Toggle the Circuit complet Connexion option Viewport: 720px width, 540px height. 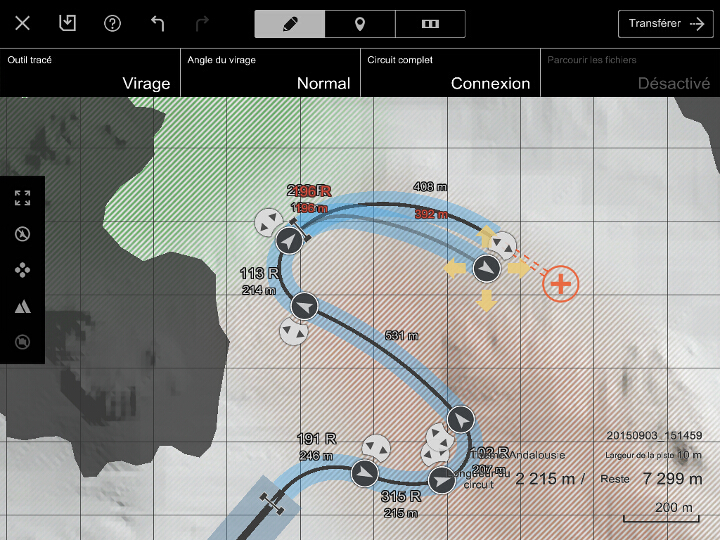pyautogui.click(x=450, y=73)
